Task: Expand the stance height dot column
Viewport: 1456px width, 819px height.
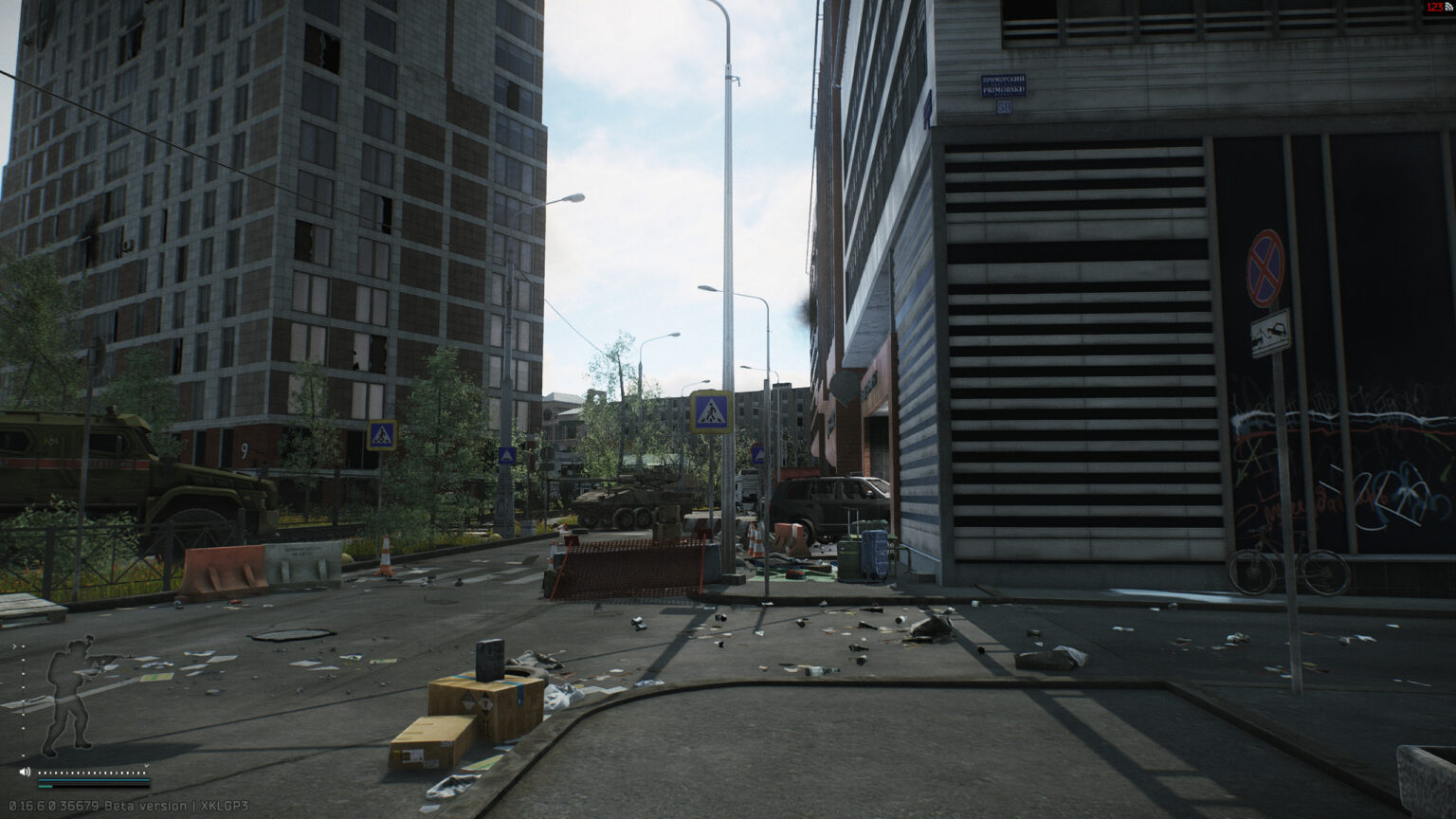Action: point(23,701)
